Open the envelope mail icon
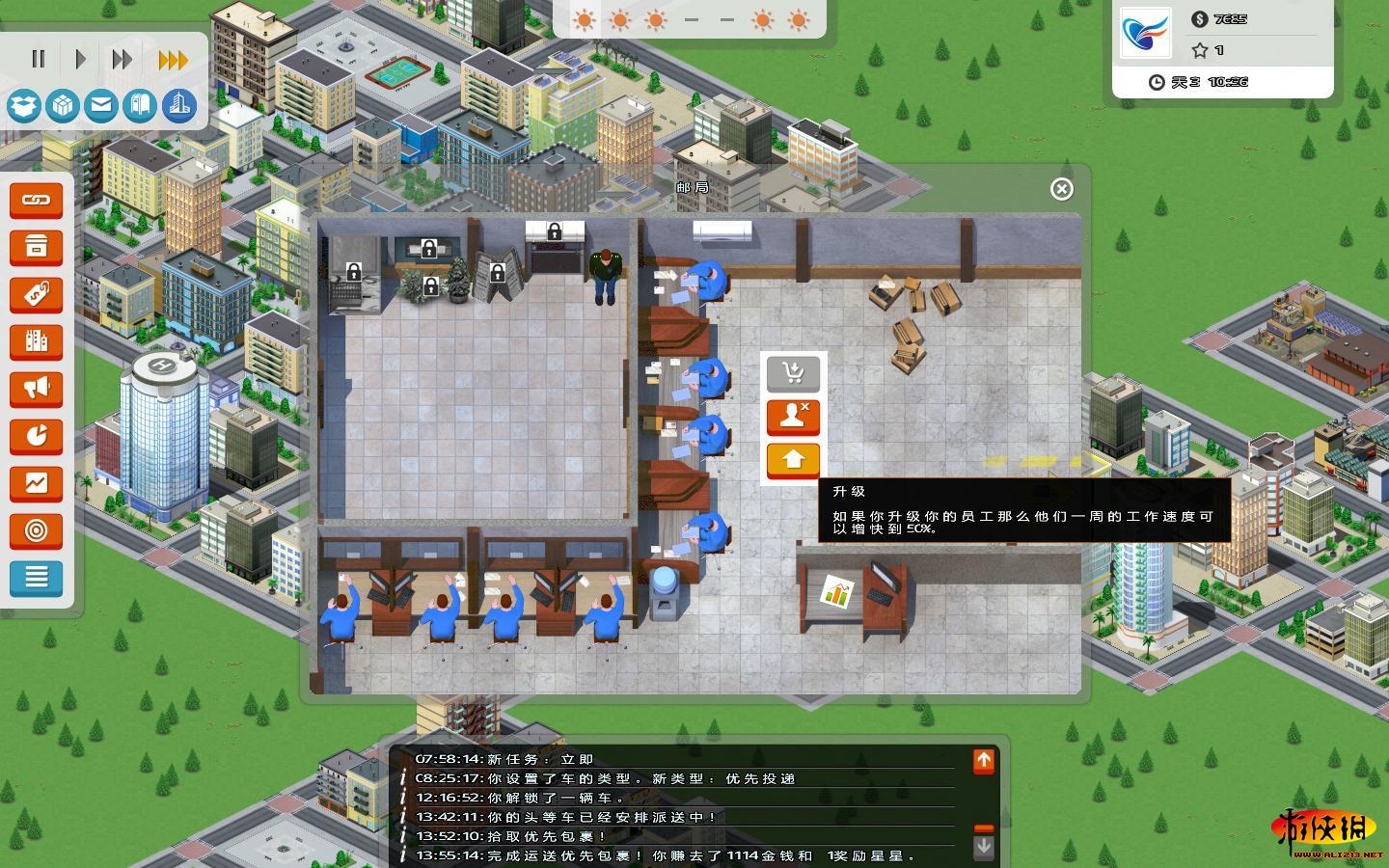1389x868 pixels. tap(101, 105)
